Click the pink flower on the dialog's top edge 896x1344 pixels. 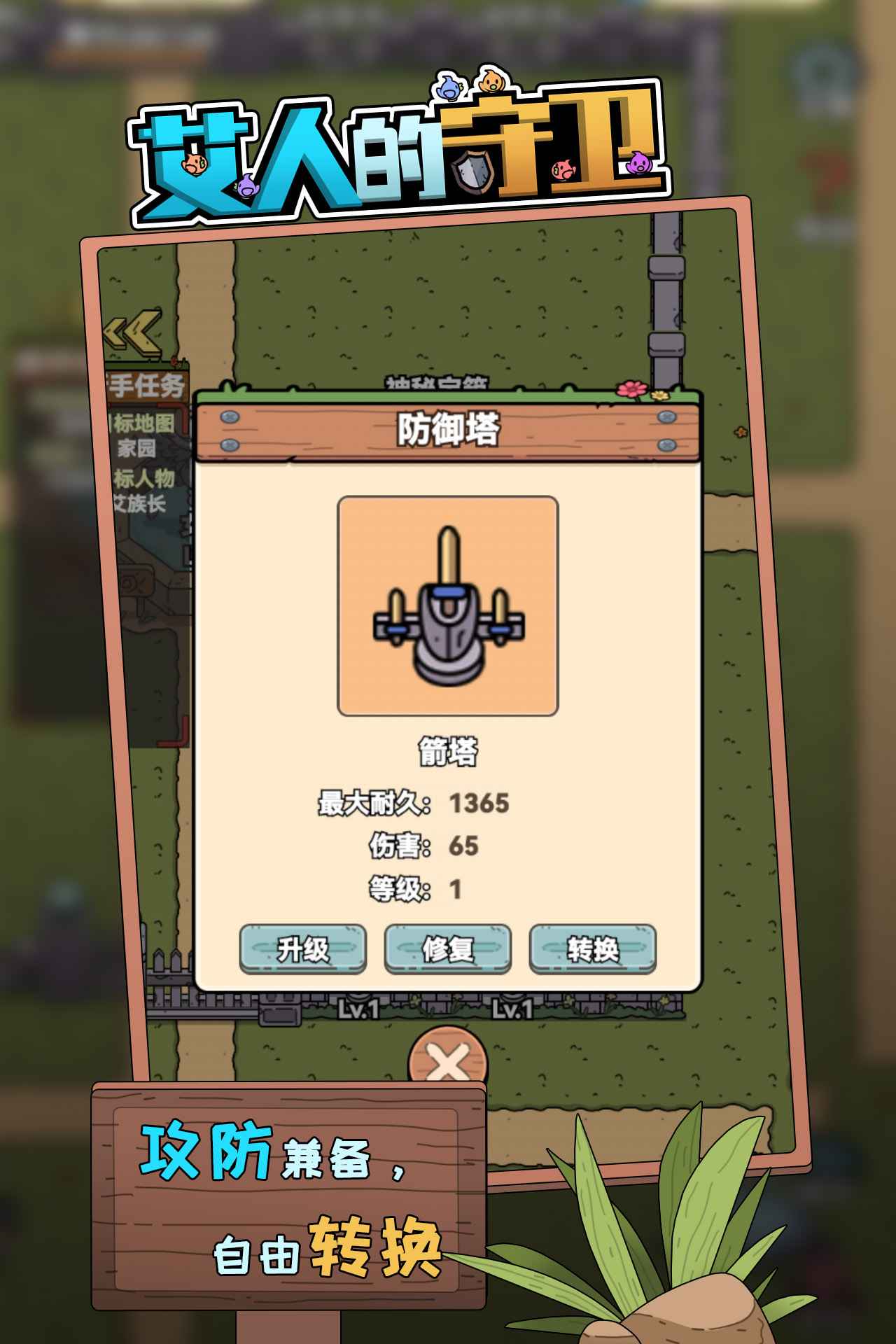[633, 390]
